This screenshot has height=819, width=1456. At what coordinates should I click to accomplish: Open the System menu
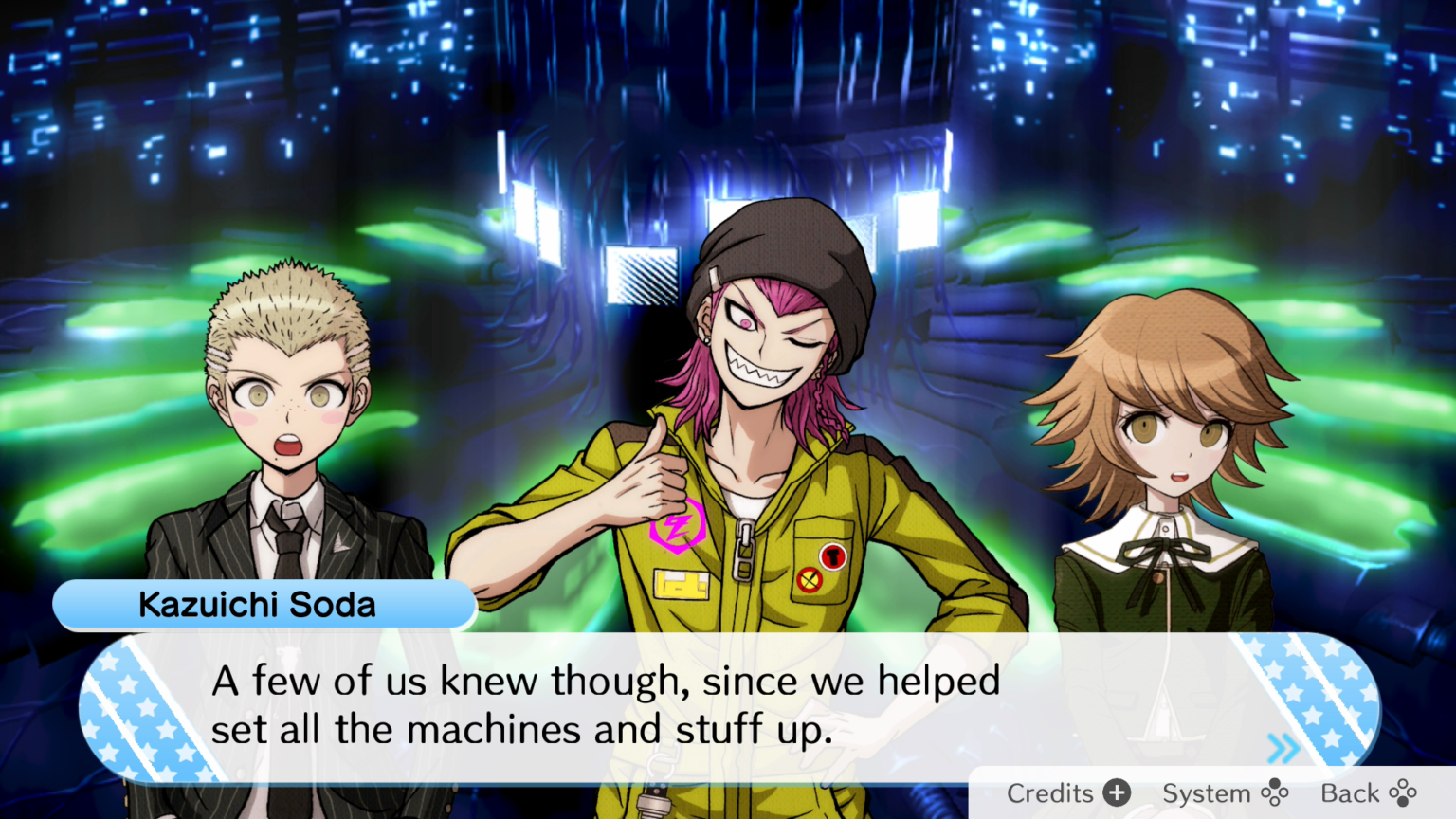tap(1208, 792)
